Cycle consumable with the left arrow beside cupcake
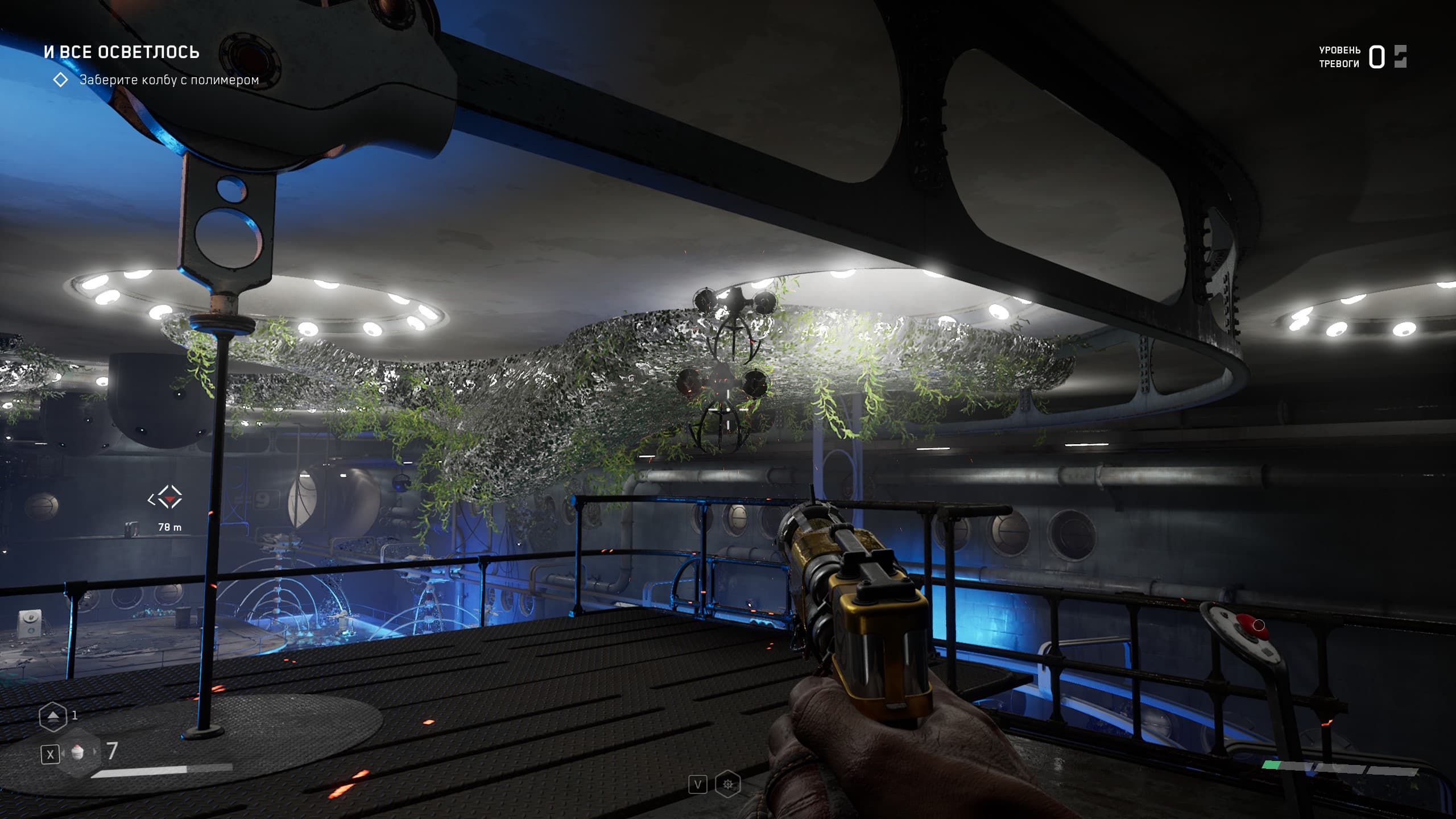Screen dimensions: 1456x819 pos(64,753)
